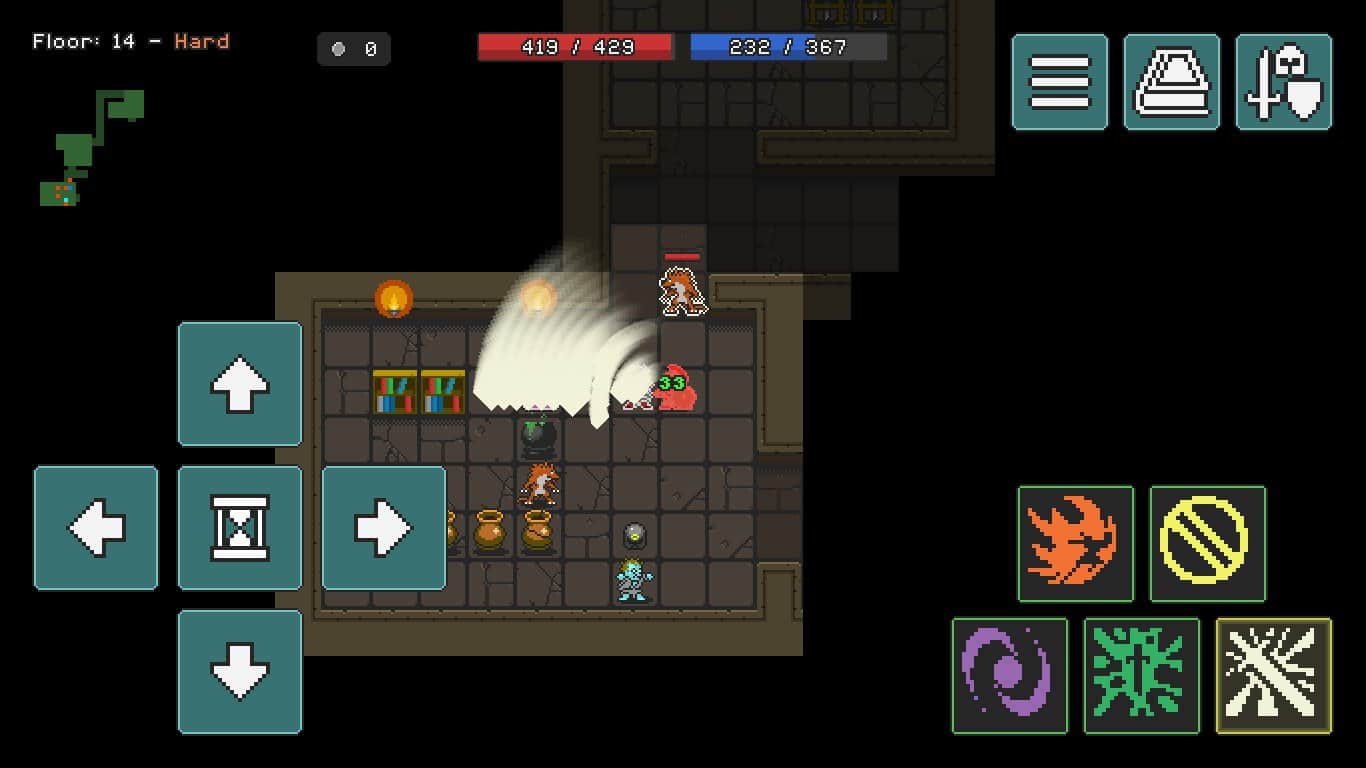Viewport: 1366px width, 768px height.
Task: Move up with the up arrow
Action: [240, 384]
